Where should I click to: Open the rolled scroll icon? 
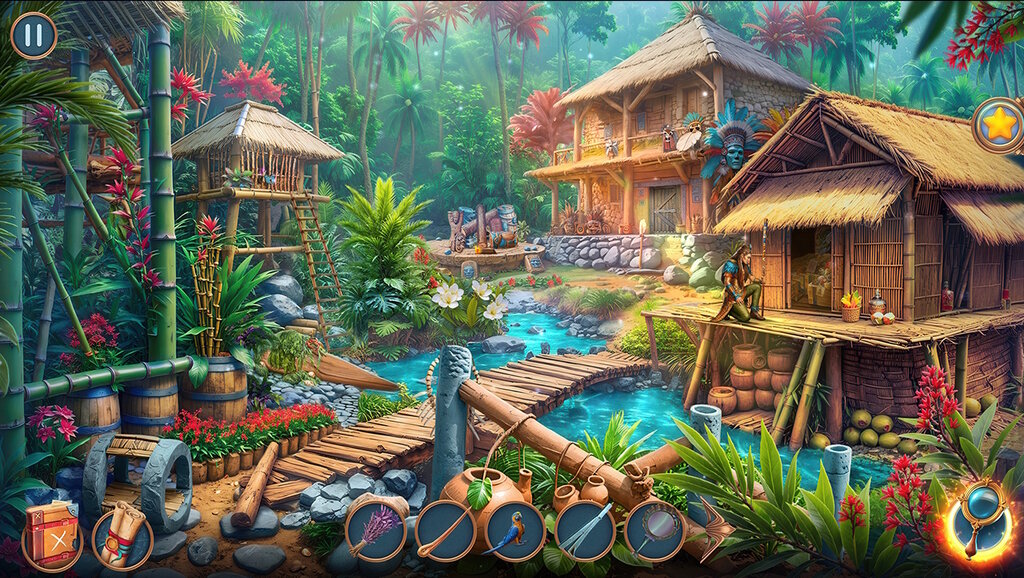click(122, 538)
